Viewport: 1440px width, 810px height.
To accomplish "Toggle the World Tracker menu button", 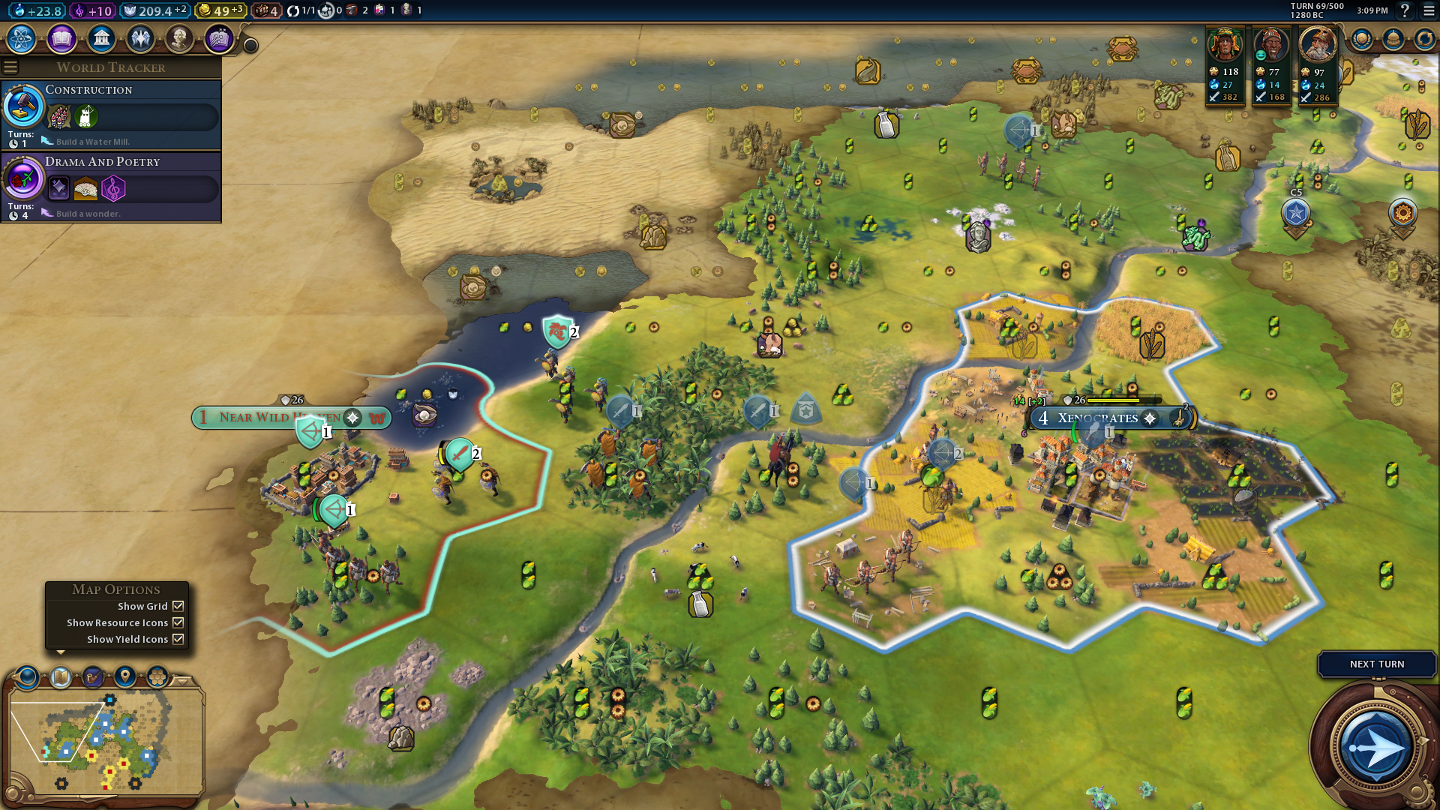I will (x=10, y=67).
